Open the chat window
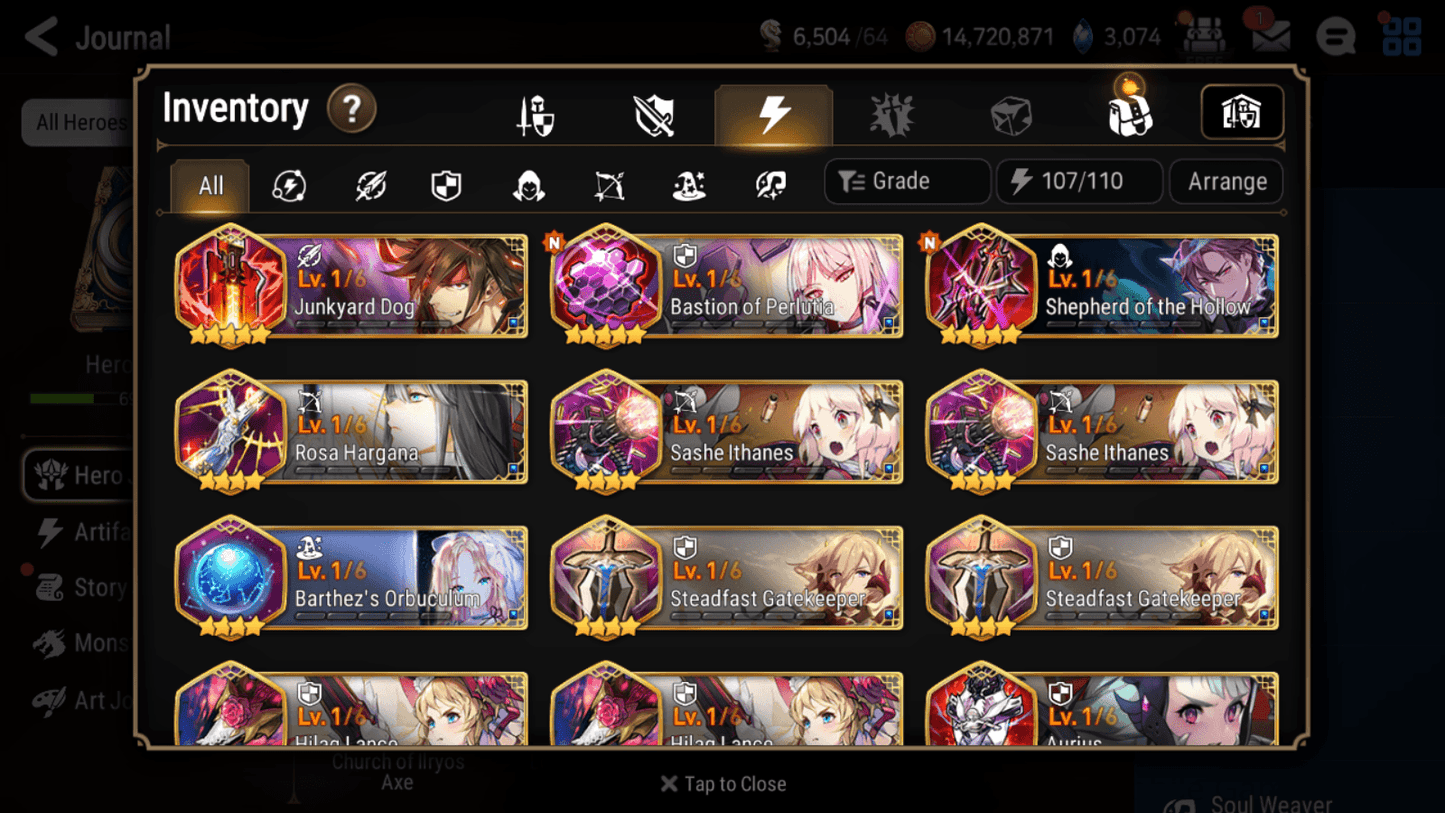Screen dimensions: 1445x813 [1335, 36]
